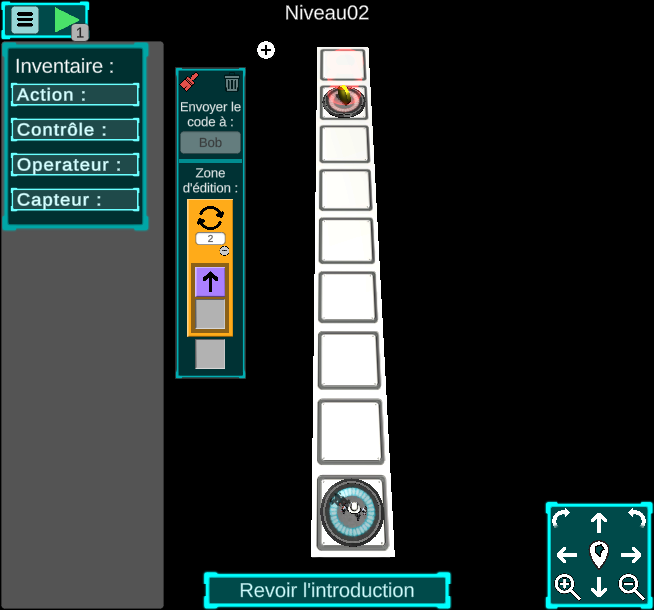Select the orange loop block's repeat icon
Viewport: 654px width, 610px height.
click(210, 217)
